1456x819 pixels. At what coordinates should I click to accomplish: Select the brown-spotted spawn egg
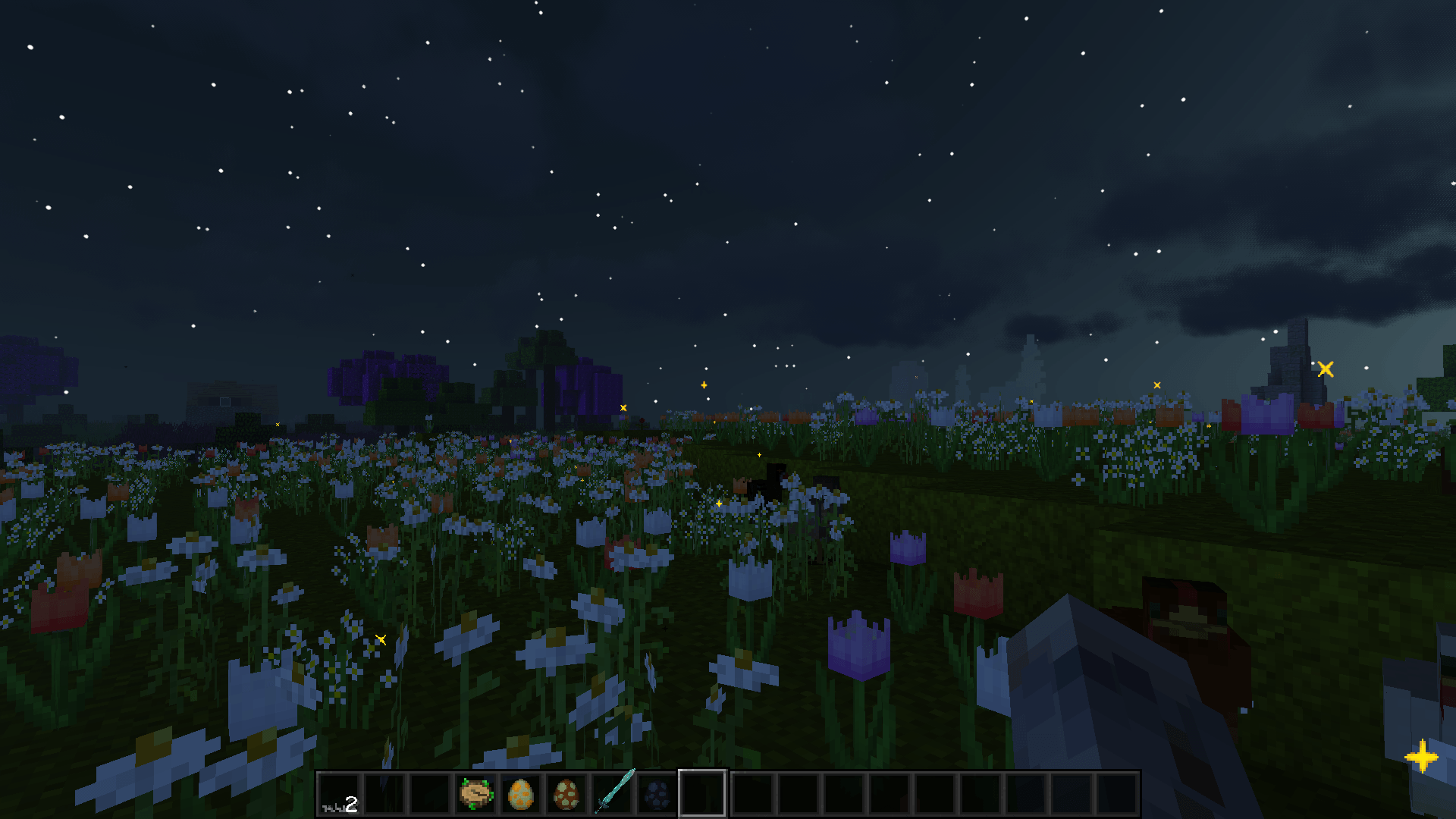567,793
